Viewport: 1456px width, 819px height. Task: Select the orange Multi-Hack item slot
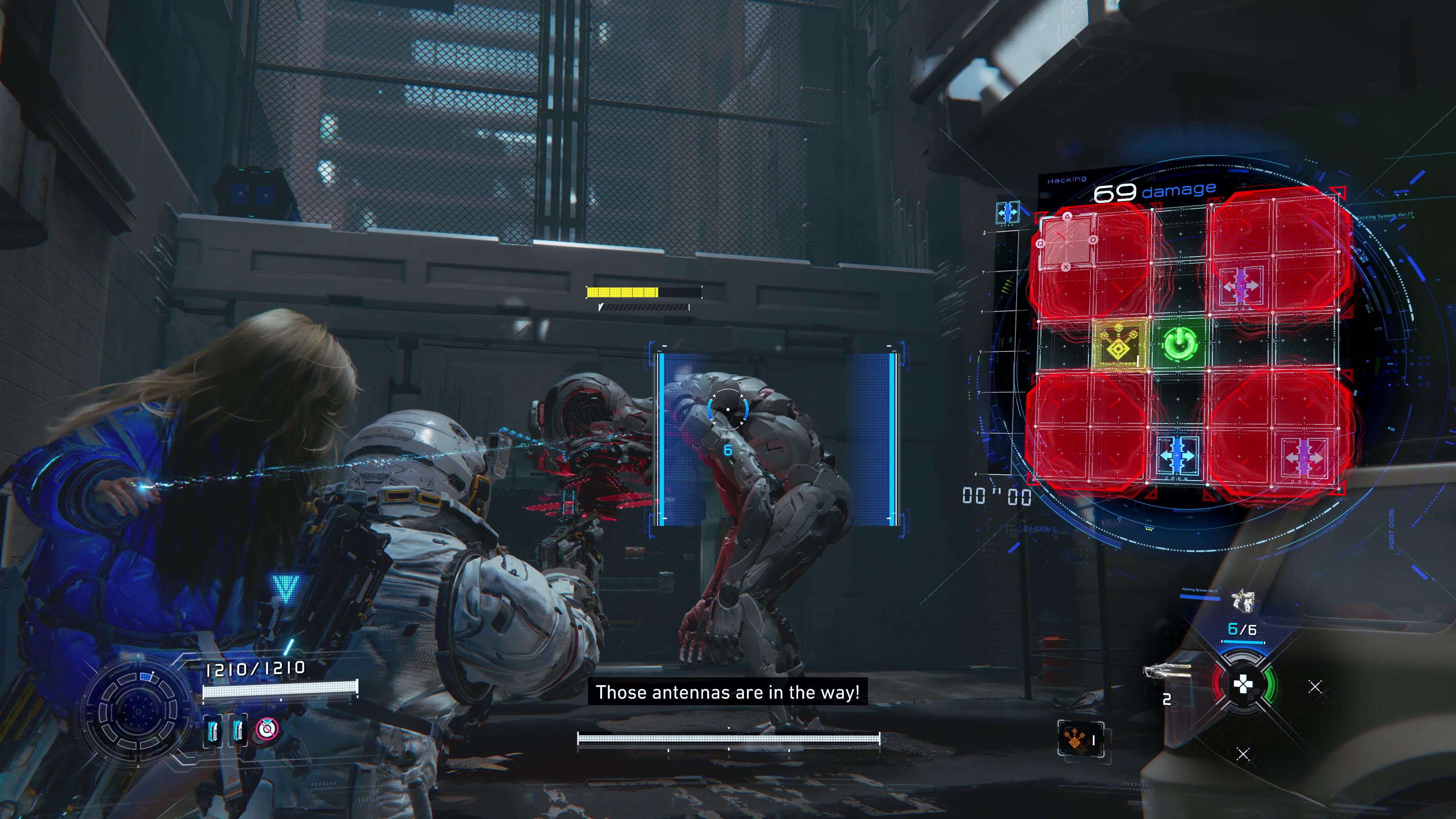[x=1080, y=738]
